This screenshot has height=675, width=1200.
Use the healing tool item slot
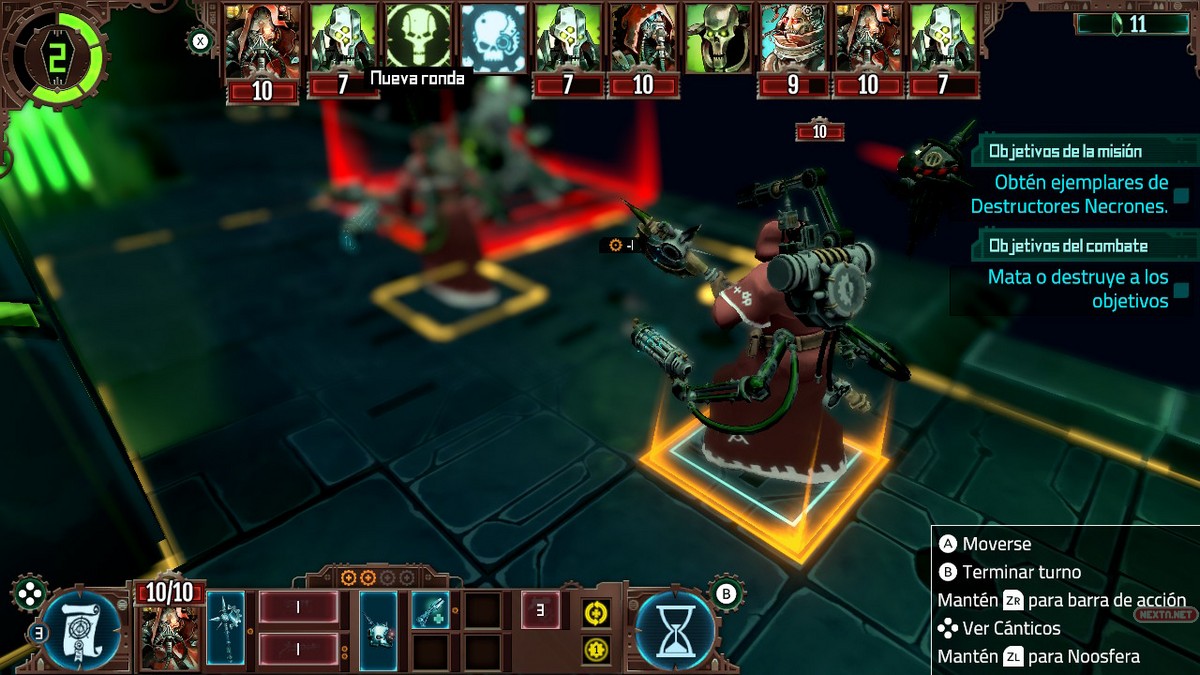430,610
